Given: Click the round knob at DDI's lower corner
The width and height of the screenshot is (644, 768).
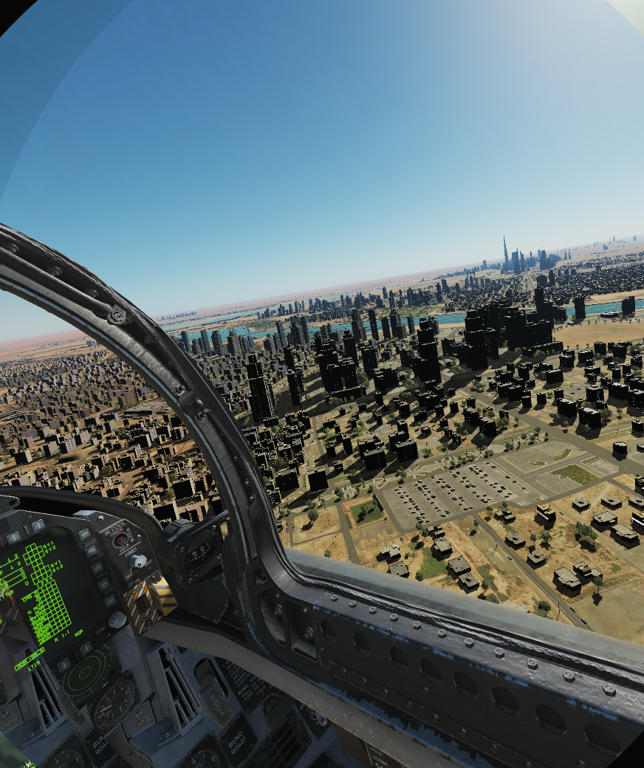Looking at the screenshot, I should [x=117, y=620].
